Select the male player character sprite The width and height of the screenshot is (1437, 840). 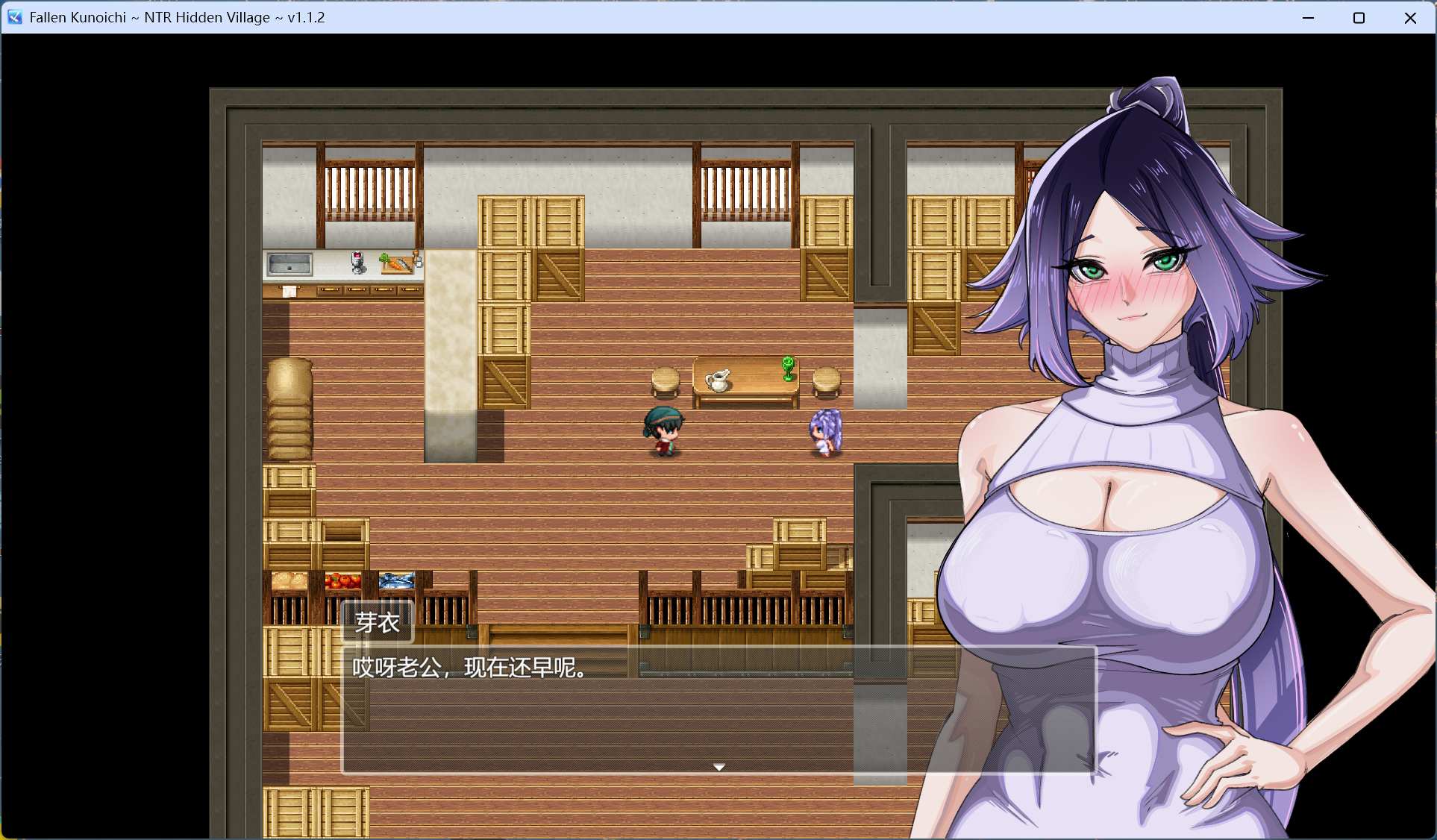coord(663,431)
